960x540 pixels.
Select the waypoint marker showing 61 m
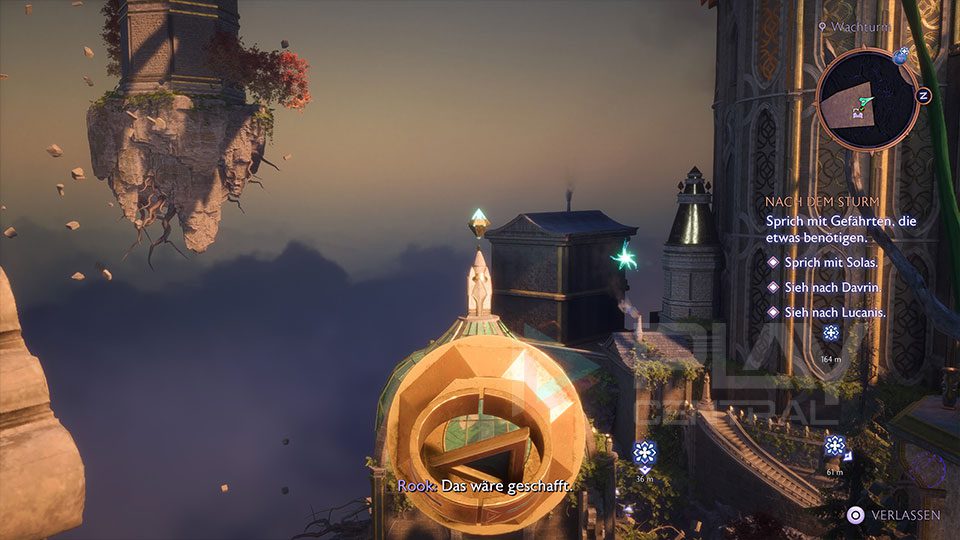click(x=834, y=446)
